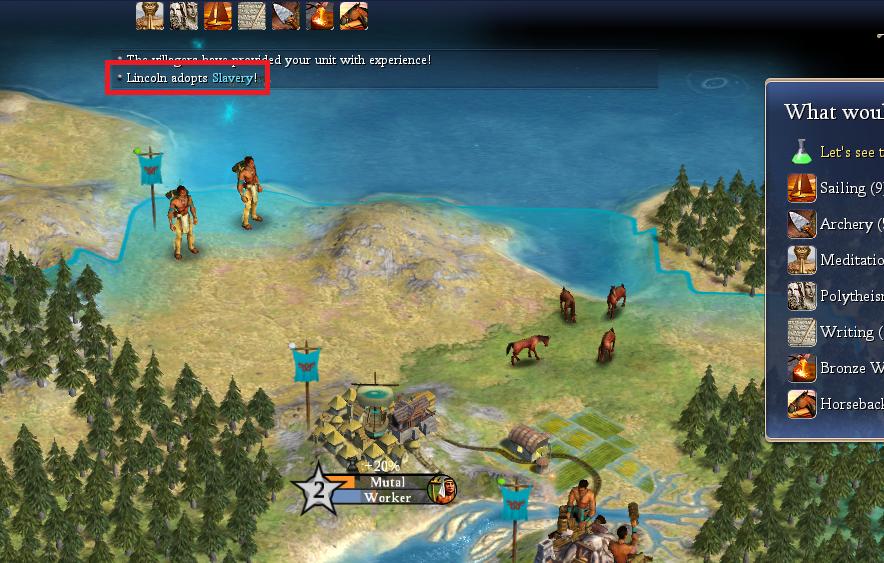Click the Polytheism busts icon in the top bar

click(x=184, y=15)
